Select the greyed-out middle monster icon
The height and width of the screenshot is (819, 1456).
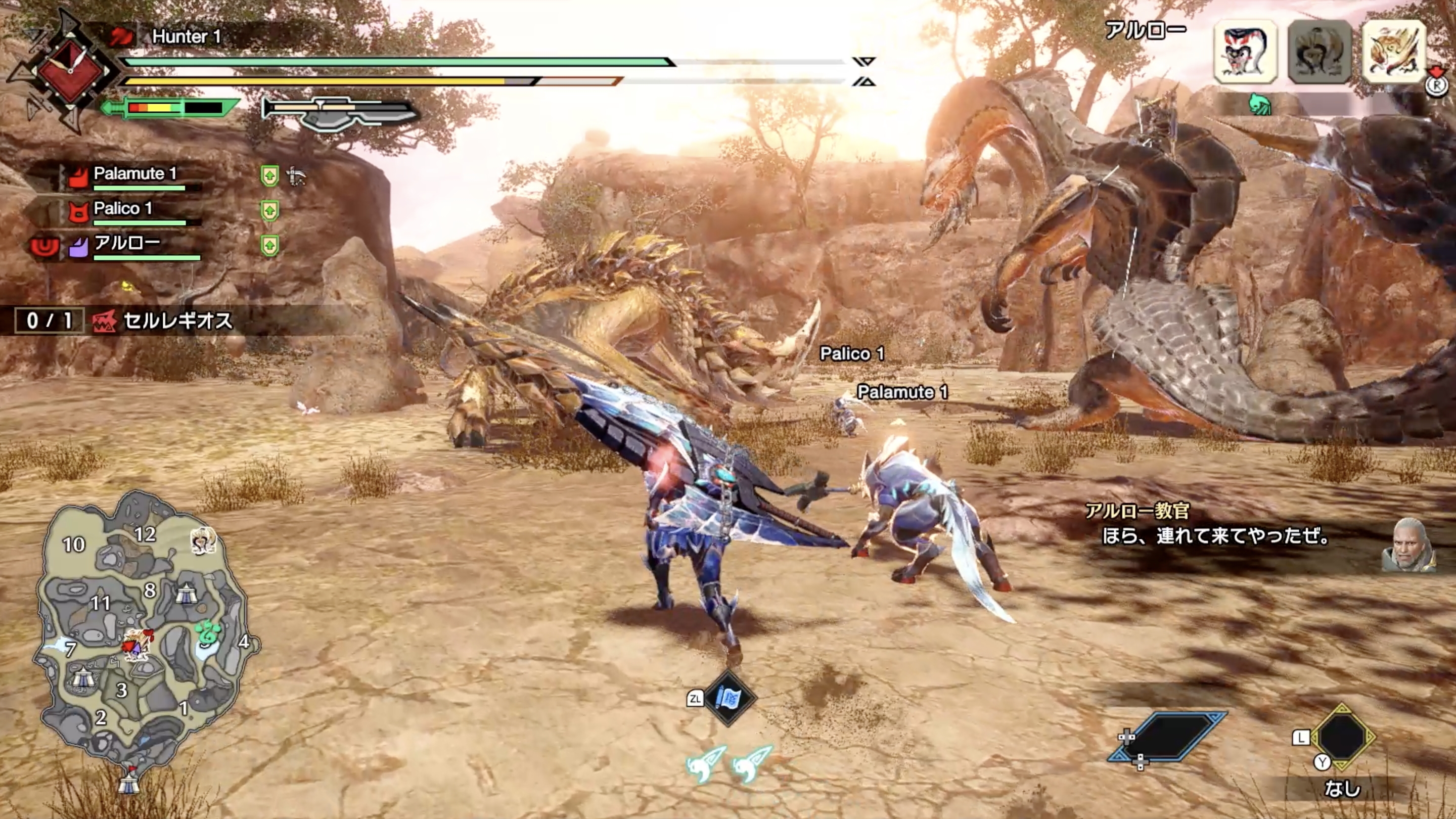1319,52
